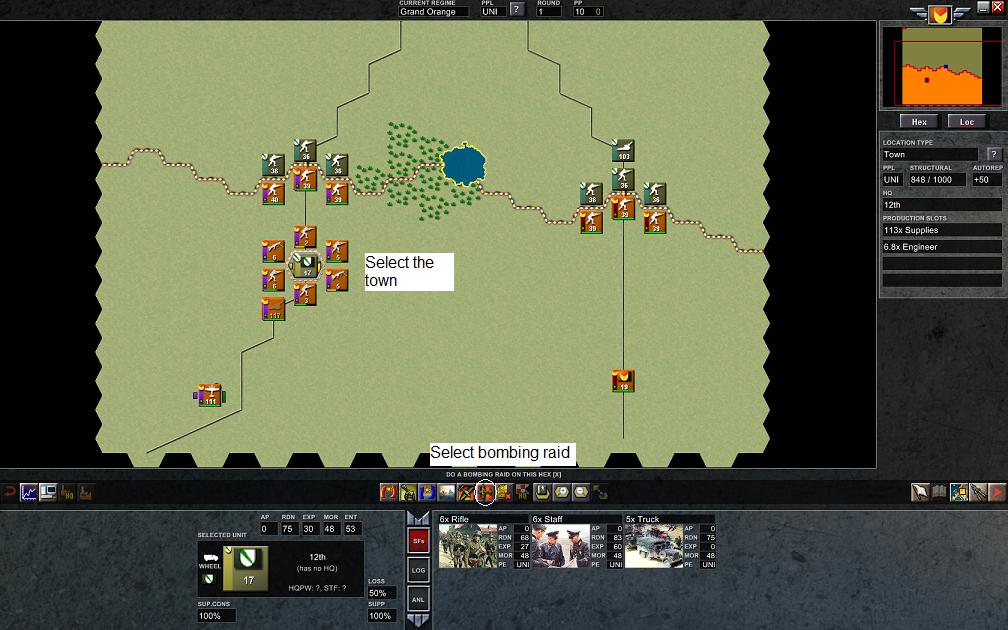Click the minimap overview
The height and width of the screenshot is (630, 1008).
pos(939,67)
